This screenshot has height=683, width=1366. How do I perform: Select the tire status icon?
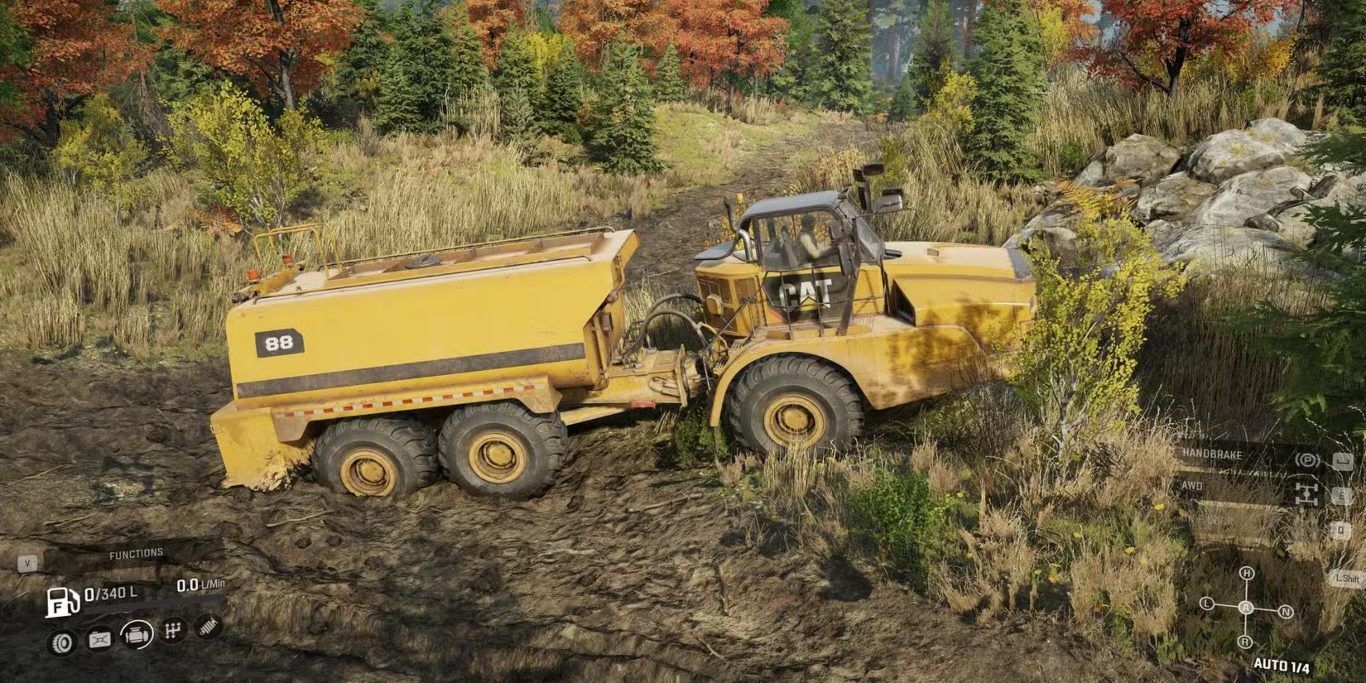(62, 641)
